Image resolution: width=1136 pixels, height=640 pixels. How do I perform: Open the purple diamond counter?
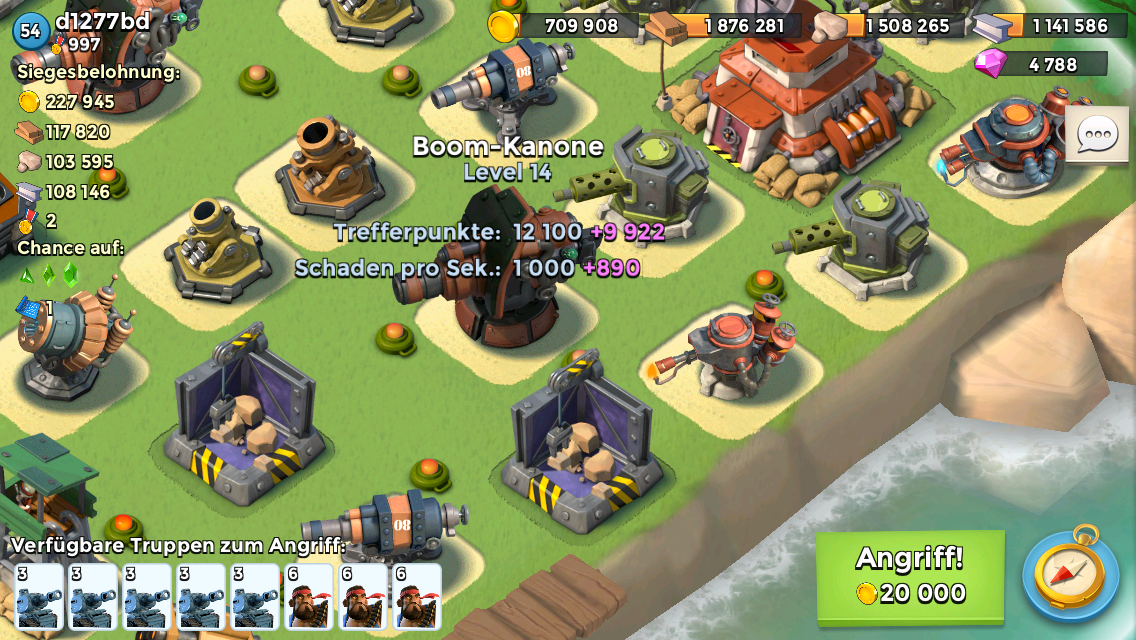[x=1042, y=65]
